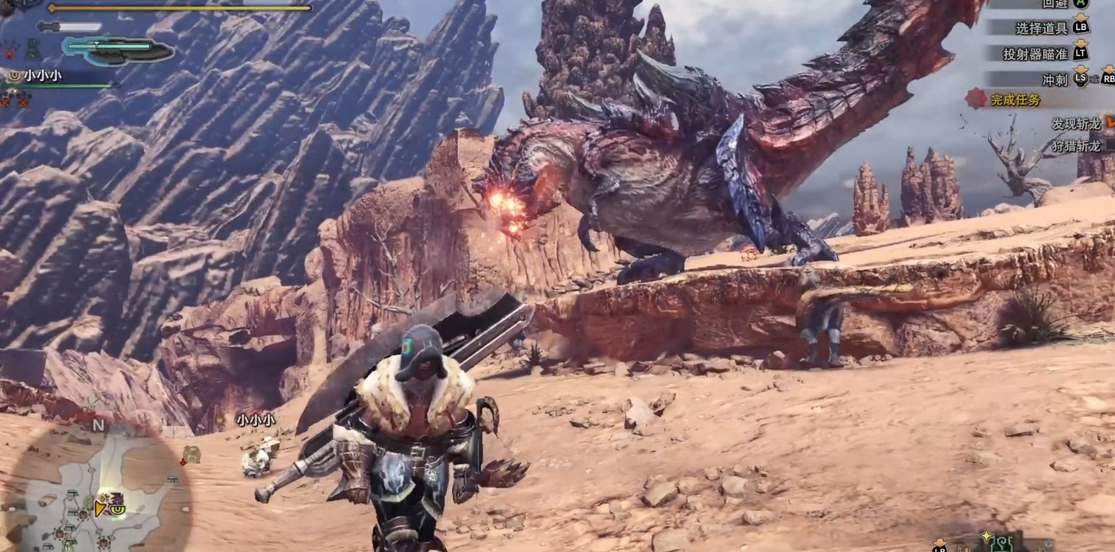
Task: Click the monster icon beside the minimap
Action: (x=191, y=454)
